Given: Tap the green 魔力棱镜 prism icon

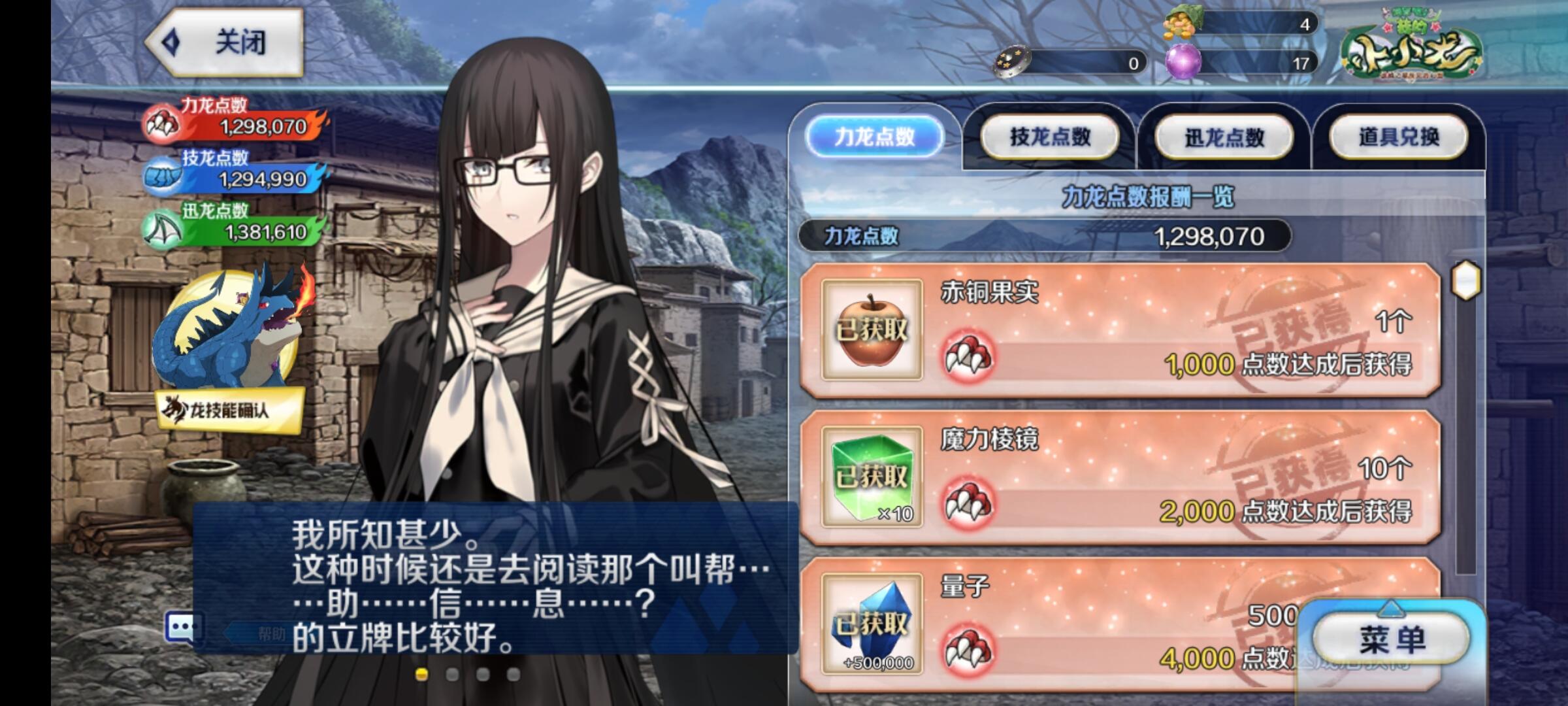Looking at the screenshot, I should [872, 477].
